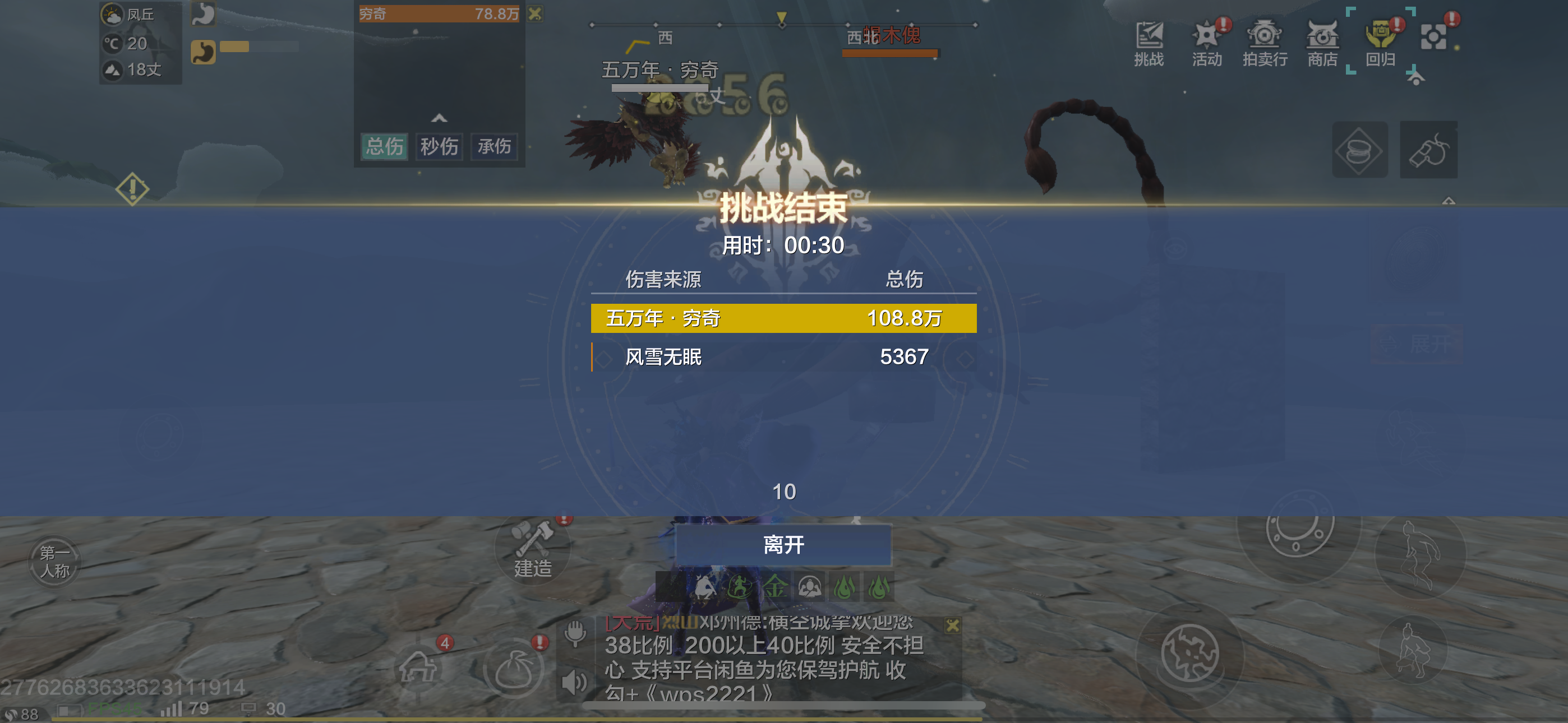
Task: Open the 商店 shop
Action: [x=1322, y=43]
